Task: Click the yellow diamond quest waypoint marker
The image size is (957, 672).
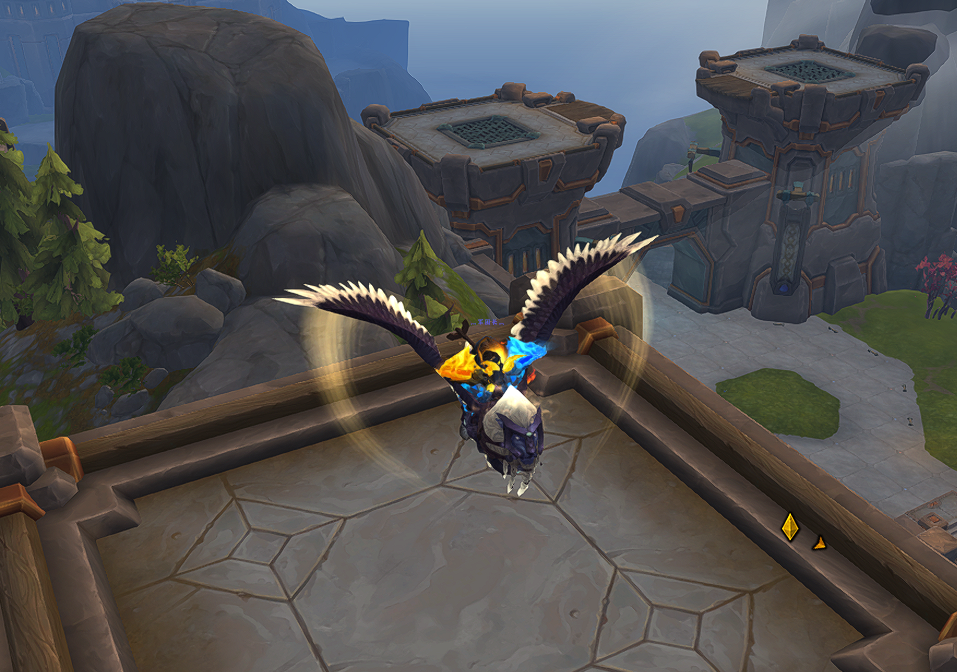Action: coord(790,526)
